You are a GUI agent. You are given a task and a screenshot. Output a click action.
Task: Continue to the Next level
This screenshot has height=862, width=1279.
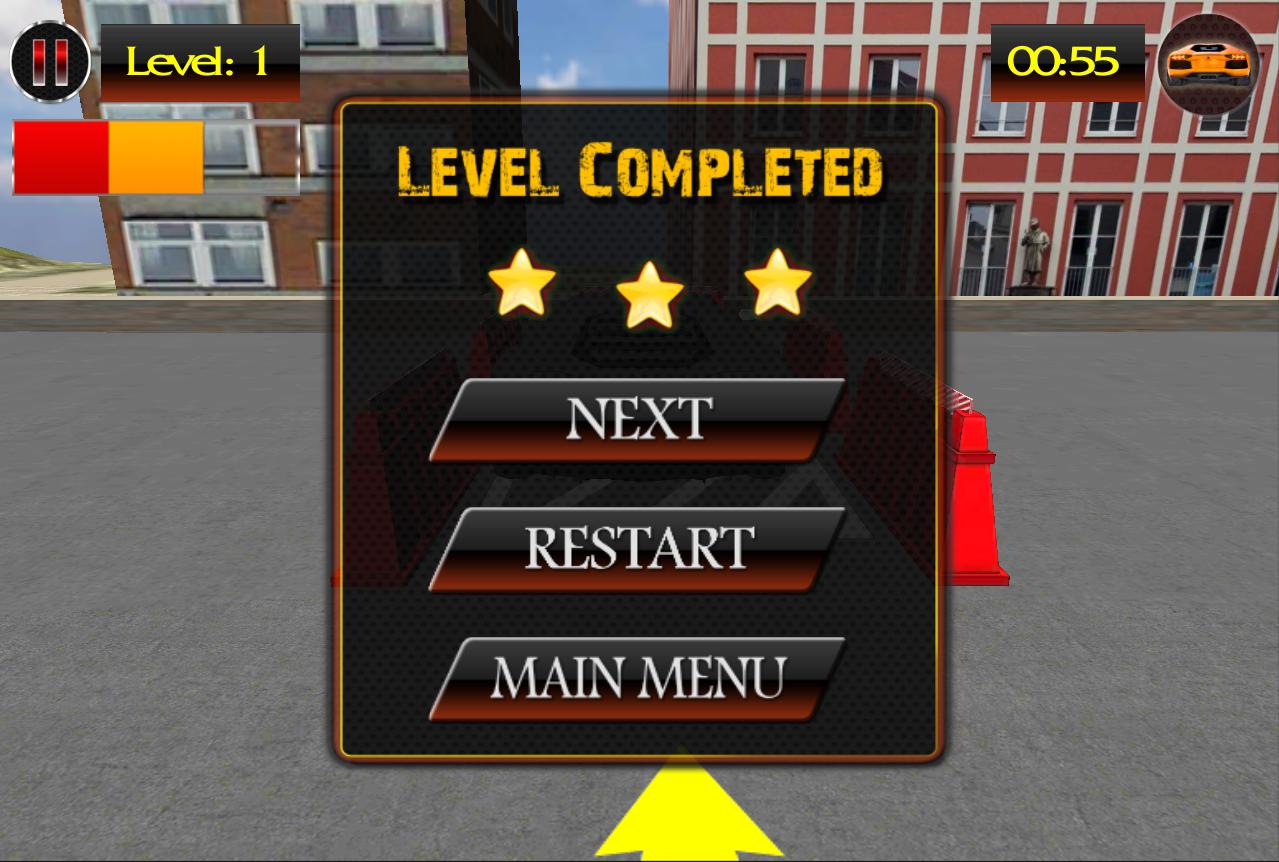pyautogui.click(x=638, y=420)
